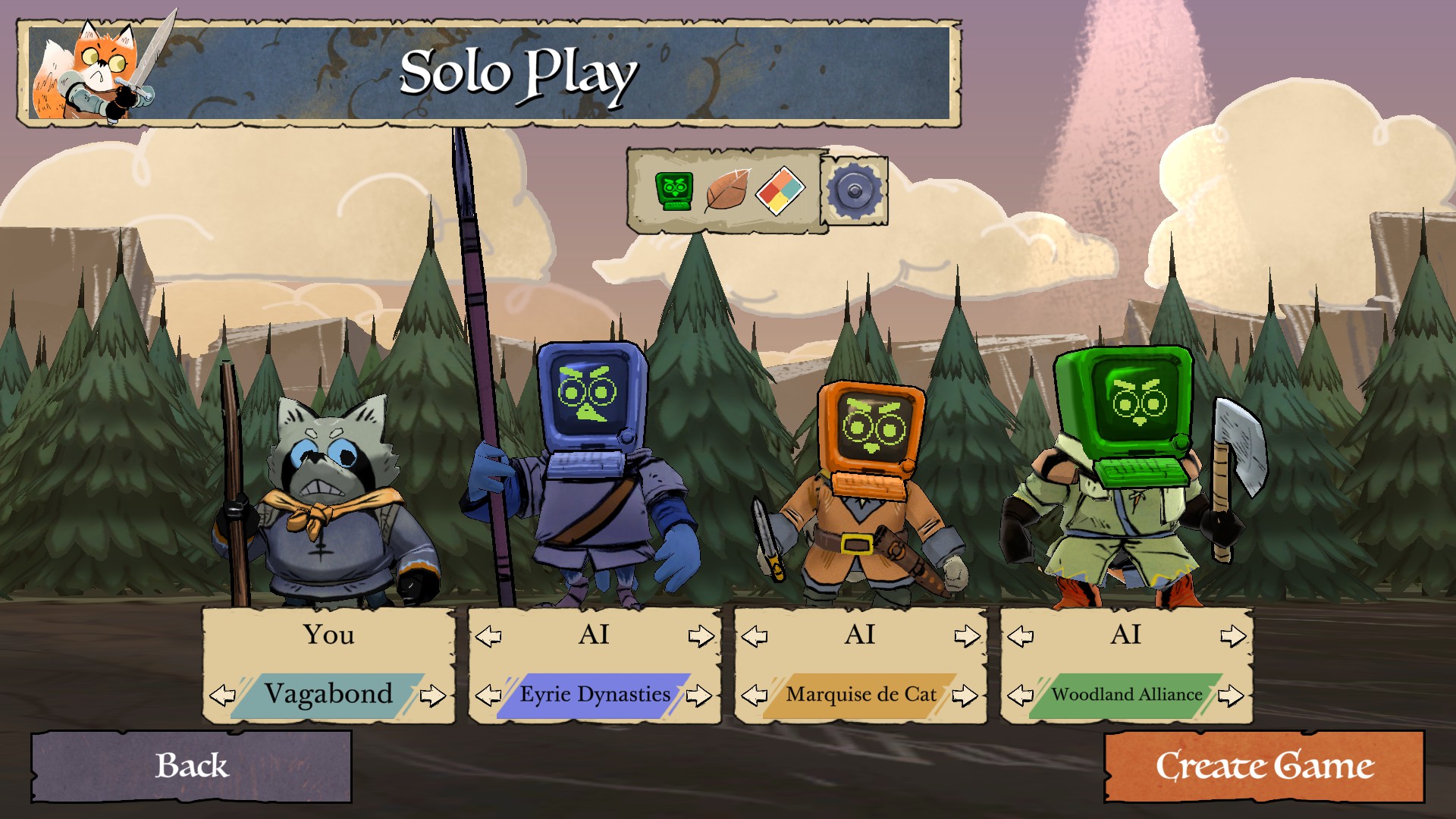Viewport: 1456px width, 819px height.
Task: Pick previous player type for Woodland slot
Action: click(x=1021, y=635)
